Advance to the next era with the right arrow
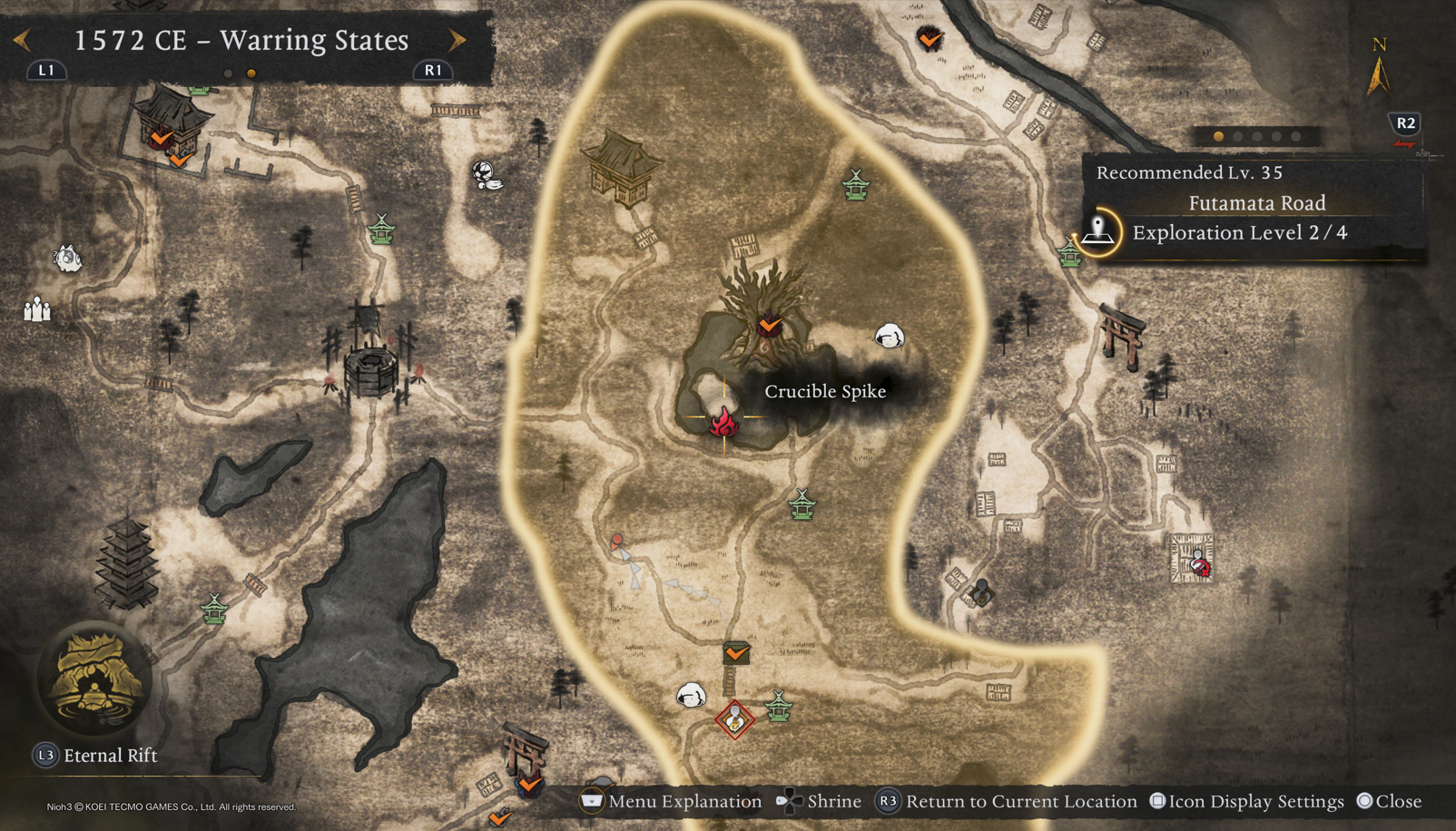Image resolution: width=1456 pixels, height=831 pixels. (x=457, y=40)
